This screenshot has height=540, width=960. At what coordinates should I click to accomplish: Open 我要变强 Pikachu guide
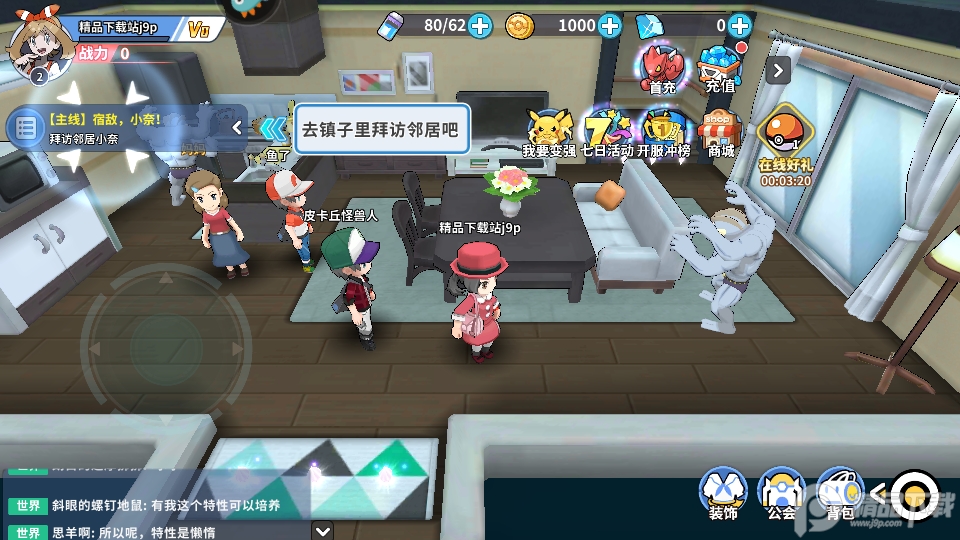(x=548, y=133)
